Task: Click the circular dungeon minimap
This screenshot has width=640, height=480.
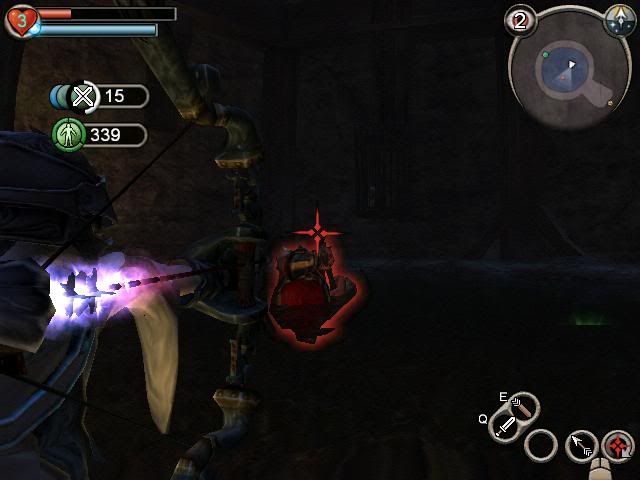Action: [567, 66]
